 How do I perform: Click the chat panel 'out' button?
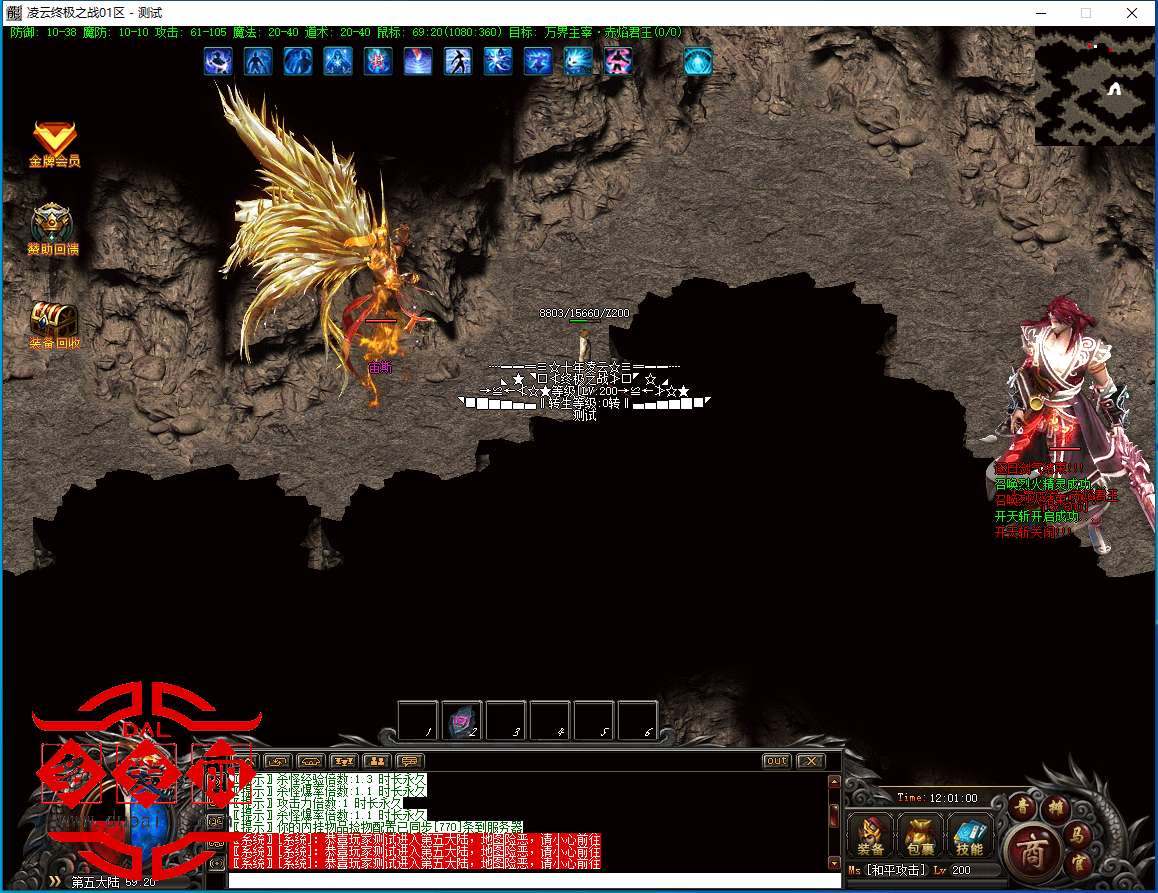(776, 761)
